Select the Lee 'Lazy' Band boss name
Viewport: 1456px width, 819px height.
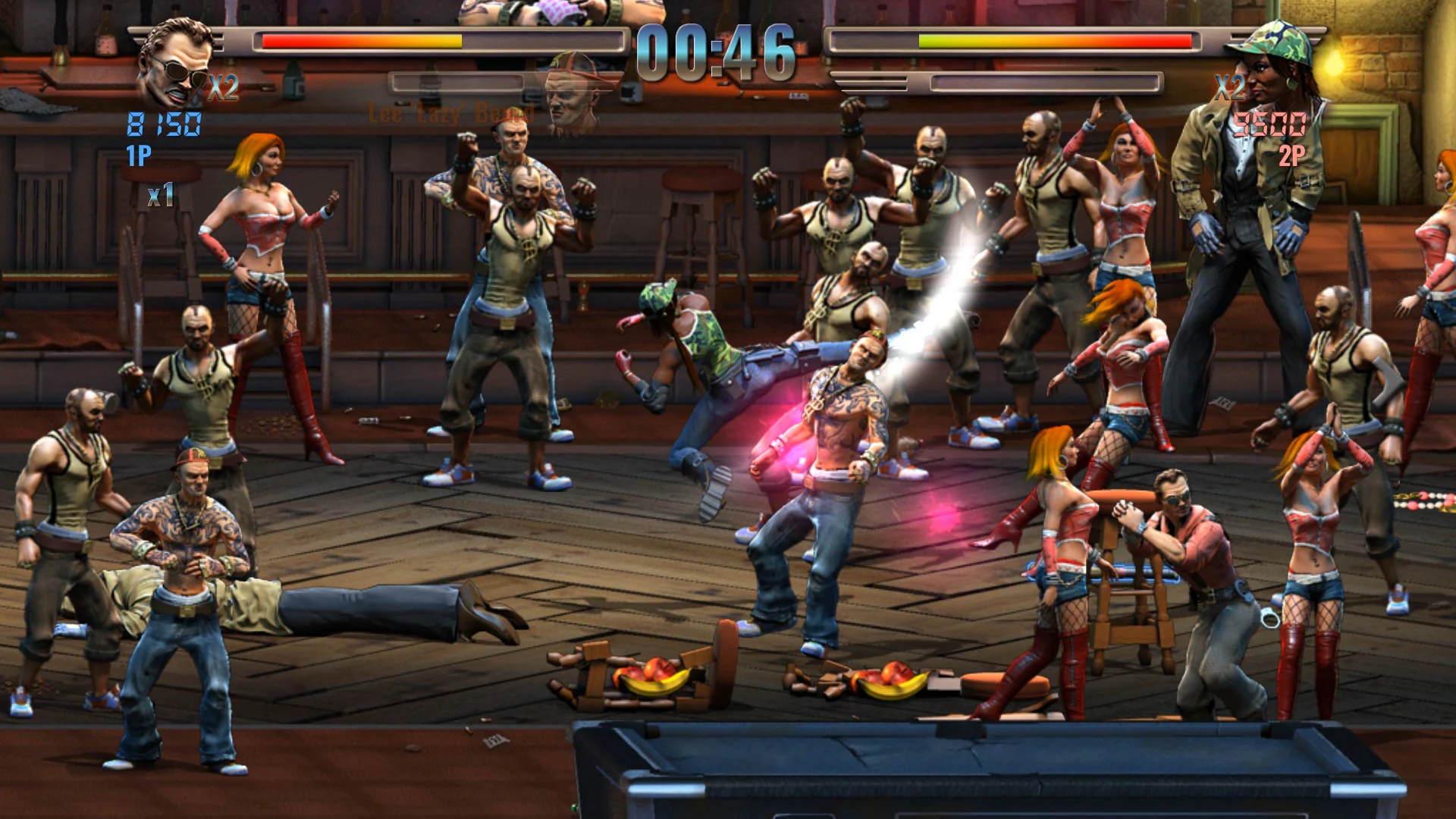click(x=450, y=112)
